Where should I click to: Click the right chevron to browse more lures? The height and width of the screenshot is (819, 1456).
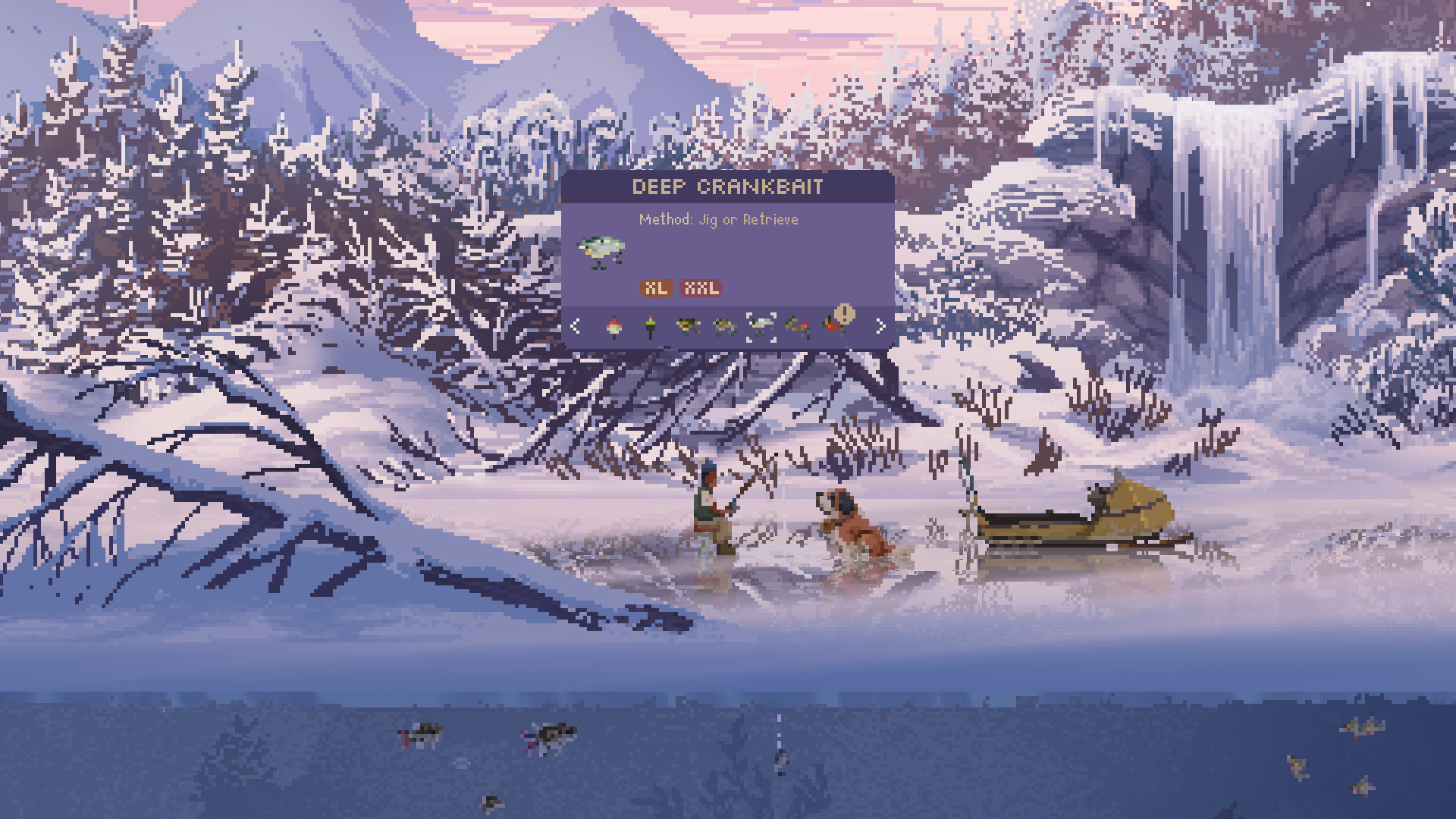(x=880, y=326)
